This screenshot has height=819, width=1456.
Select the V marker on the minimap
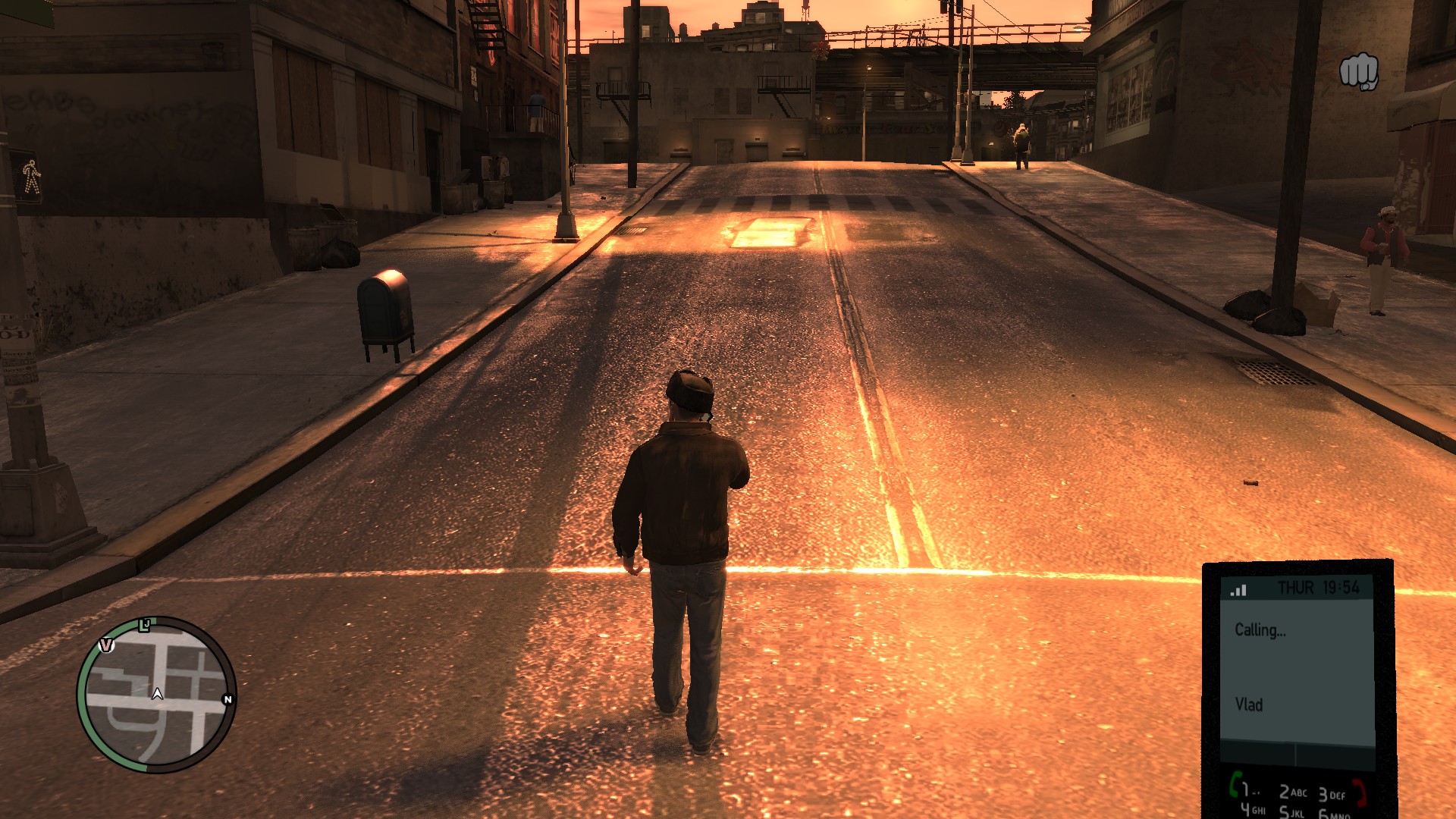point(107,645)
